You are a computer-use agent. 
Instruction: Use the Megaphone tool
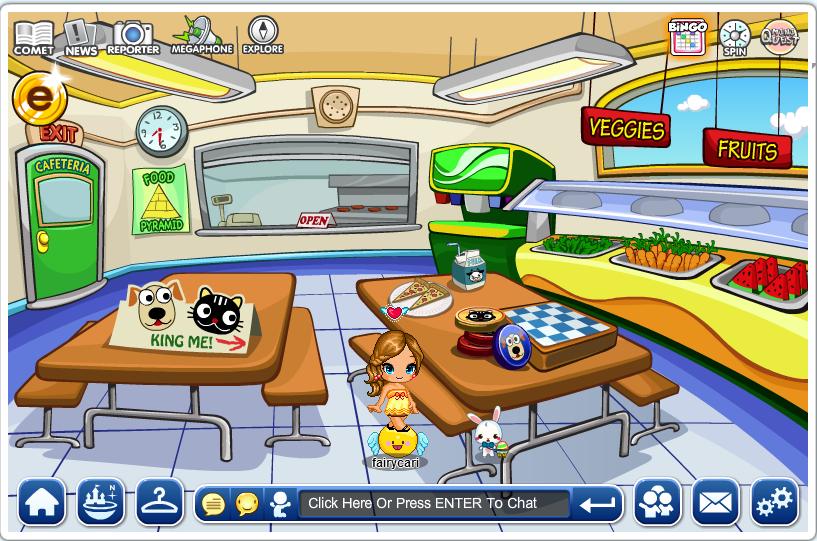pyautogui.click(x=202, y=35)
